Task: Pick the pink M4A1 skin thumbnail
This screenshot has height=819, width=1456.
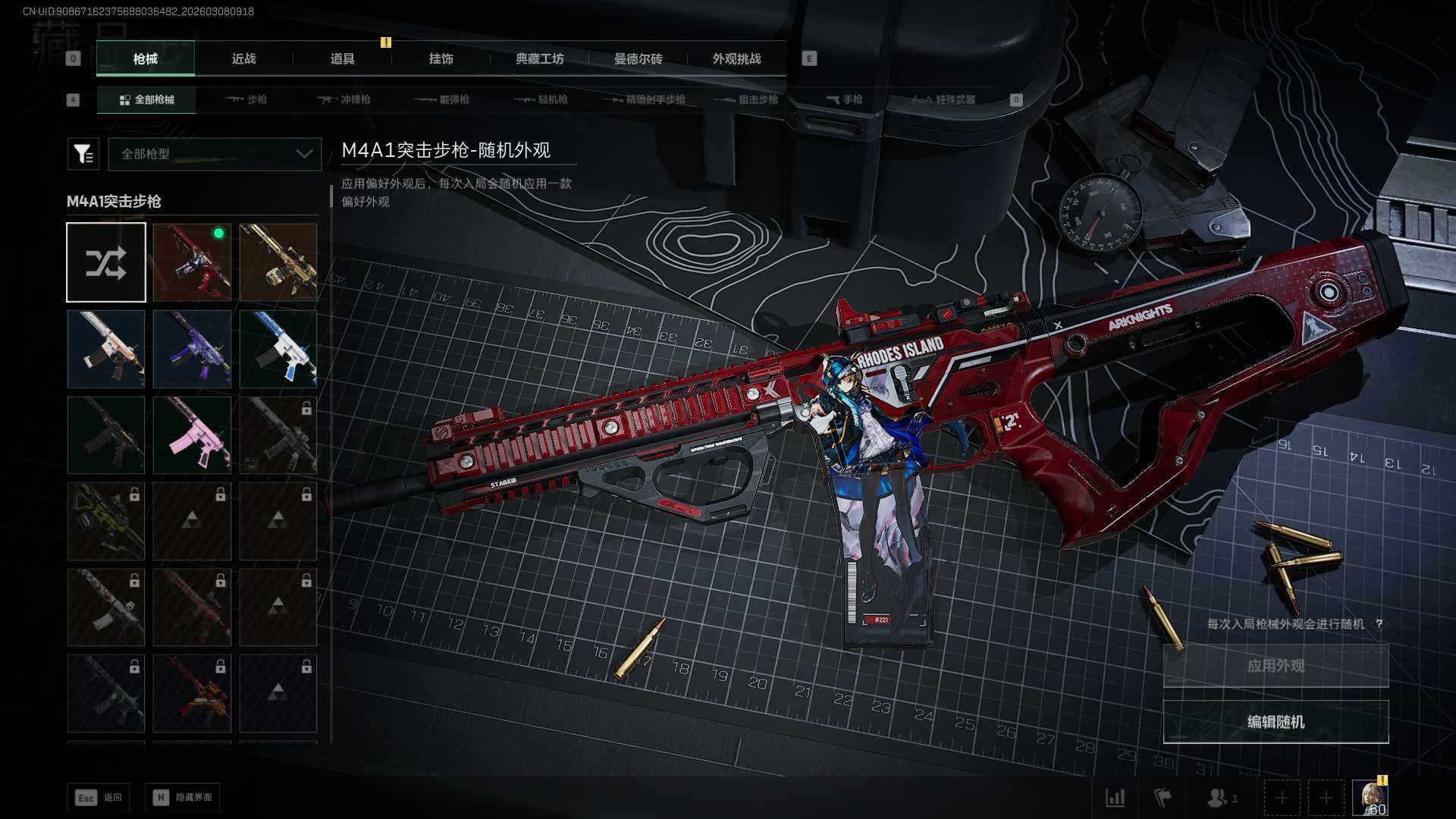Action: coord(192,435)
